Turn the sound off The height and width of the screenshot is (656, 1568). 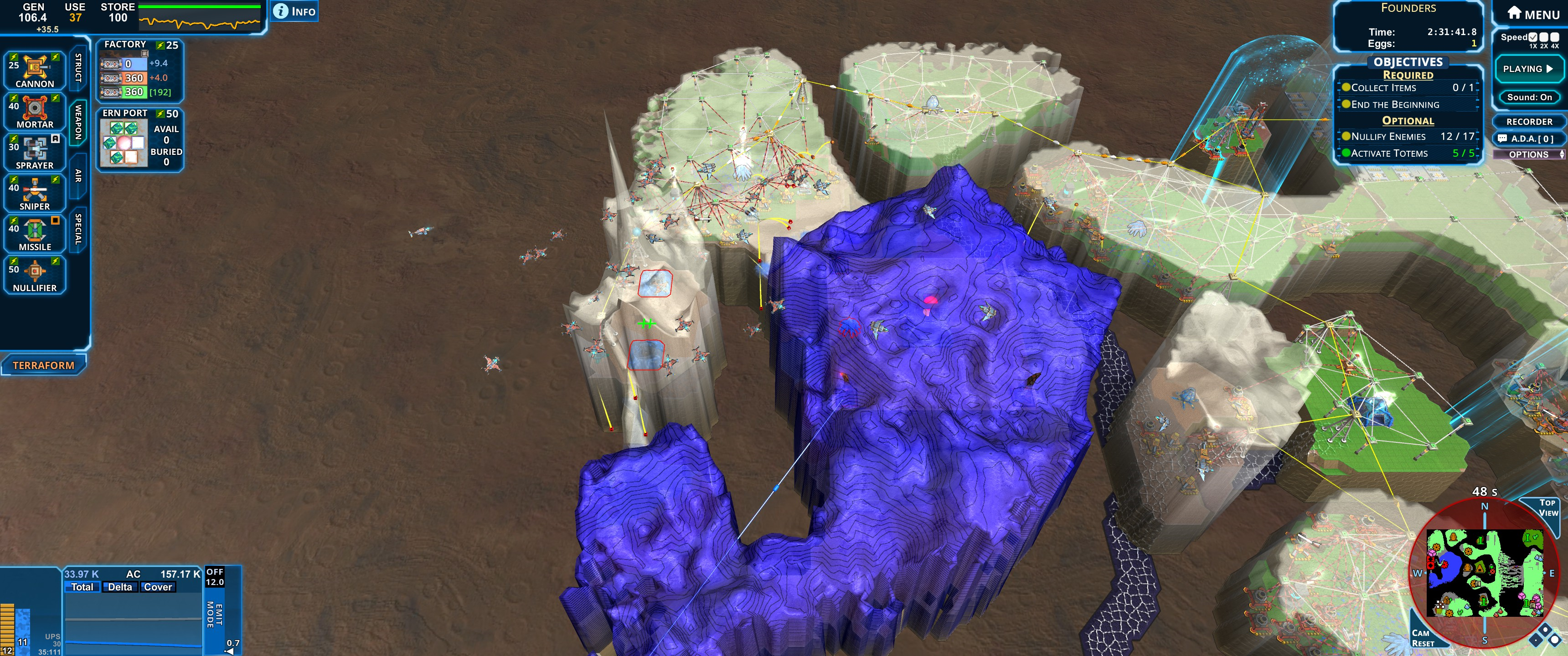1529,97
